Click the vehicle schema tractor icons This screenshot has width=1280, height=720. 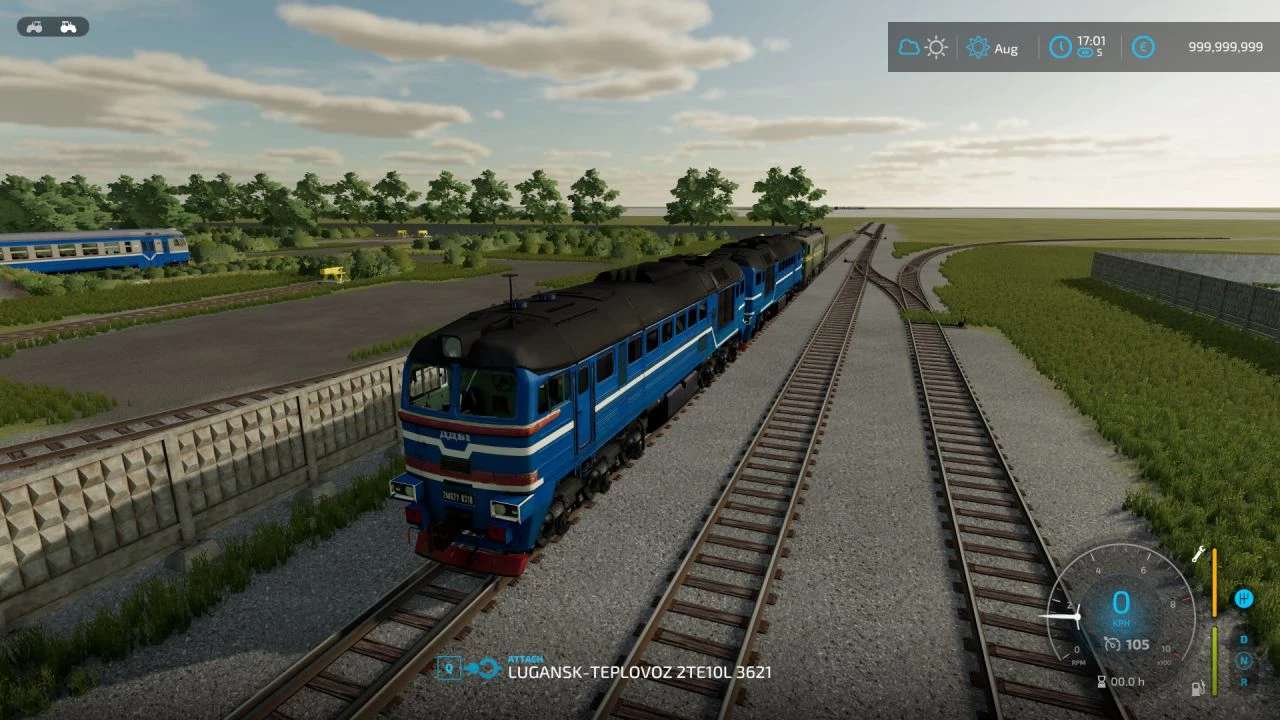(52, 27)
